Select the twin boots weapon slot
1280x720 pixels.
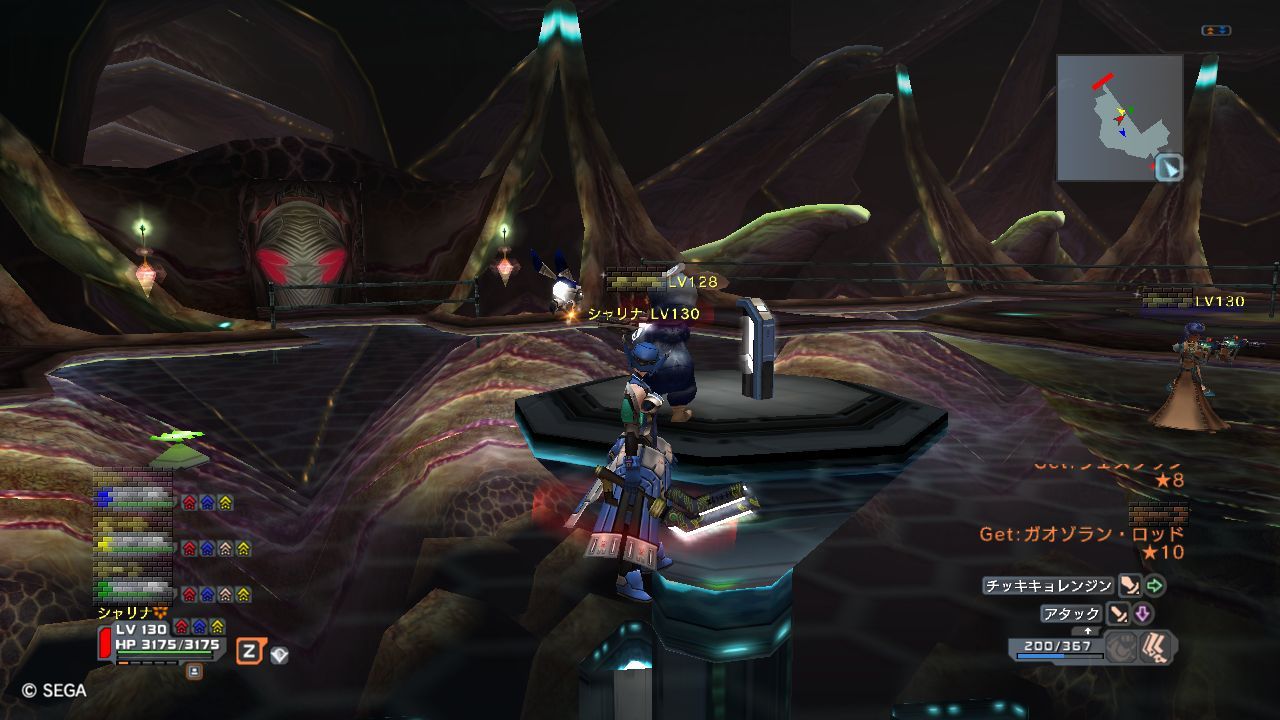pos(1157,646)
